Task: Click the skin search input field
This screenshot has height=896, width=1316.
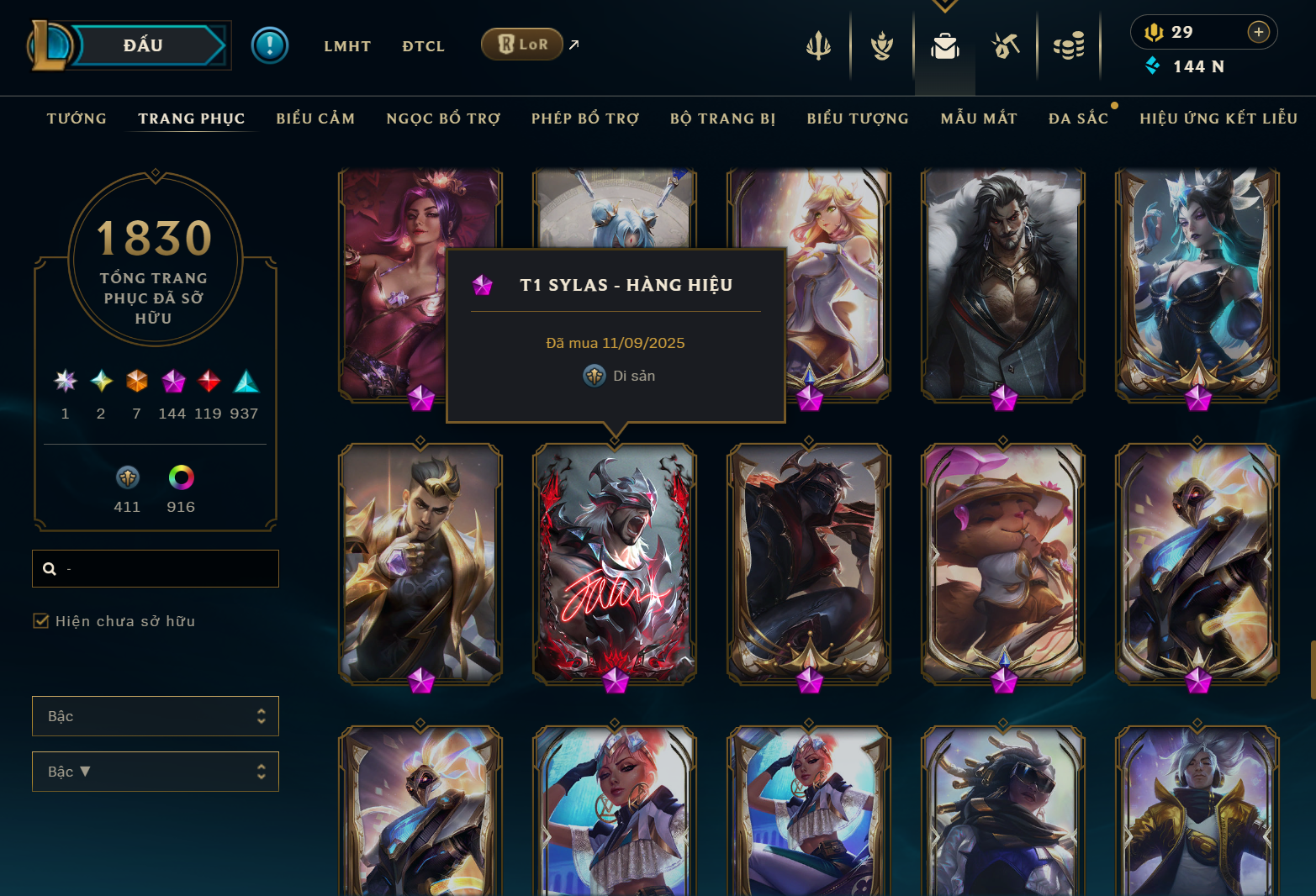Action: (156, 568)
